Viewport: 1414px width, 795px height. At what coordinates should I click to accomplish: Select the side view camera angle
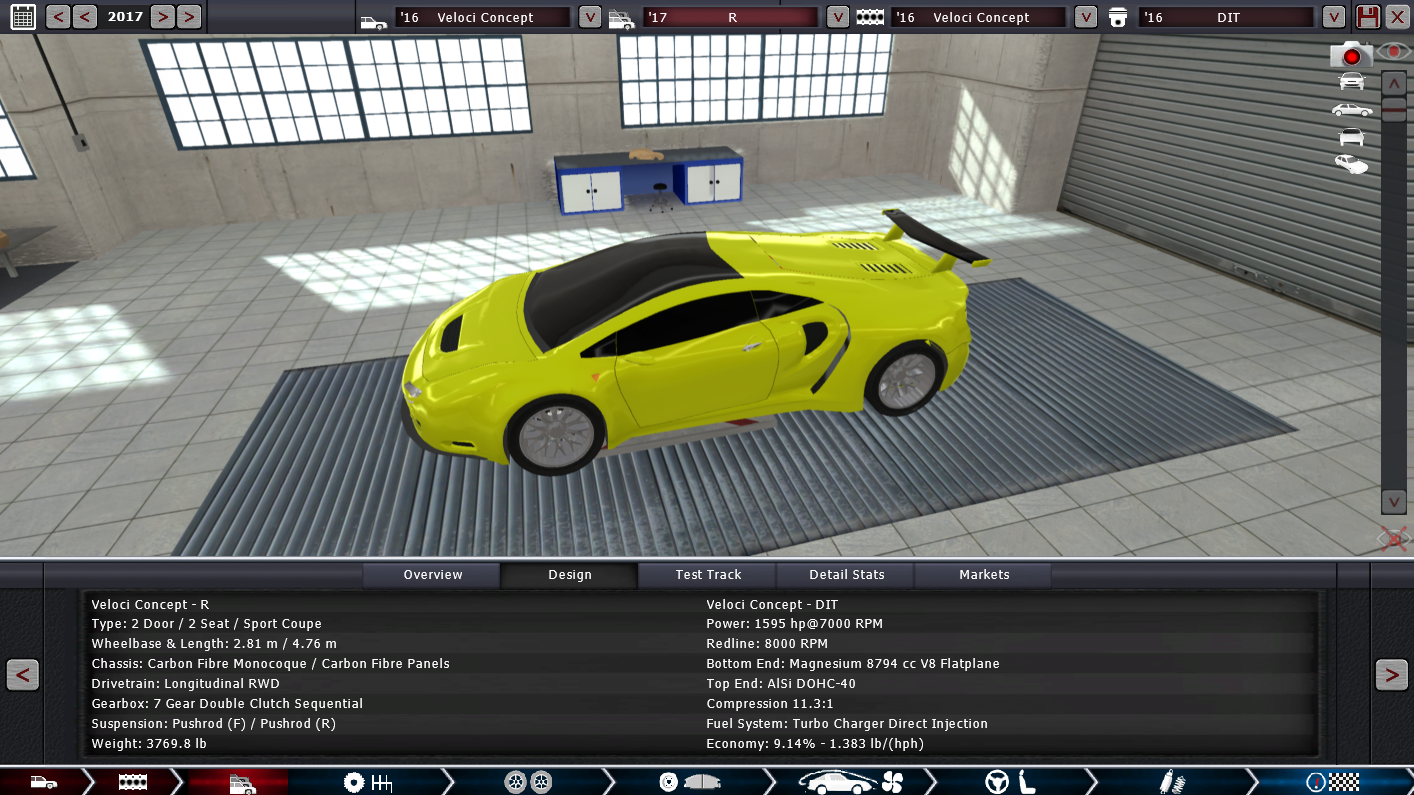pyautogui.click(x=1351, y=109)
